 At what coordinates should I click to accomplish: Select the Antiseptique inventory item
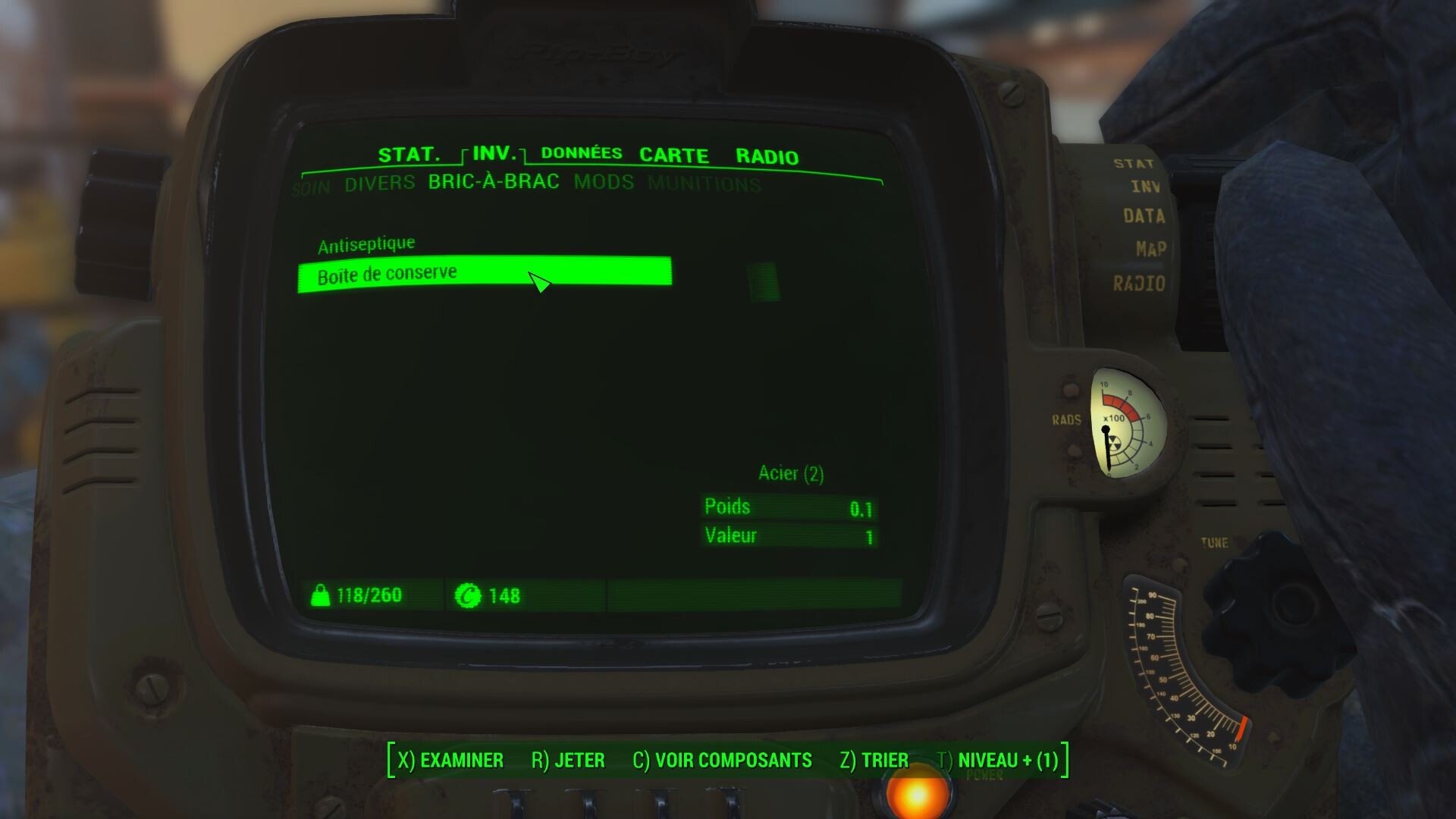coord(367,243)
